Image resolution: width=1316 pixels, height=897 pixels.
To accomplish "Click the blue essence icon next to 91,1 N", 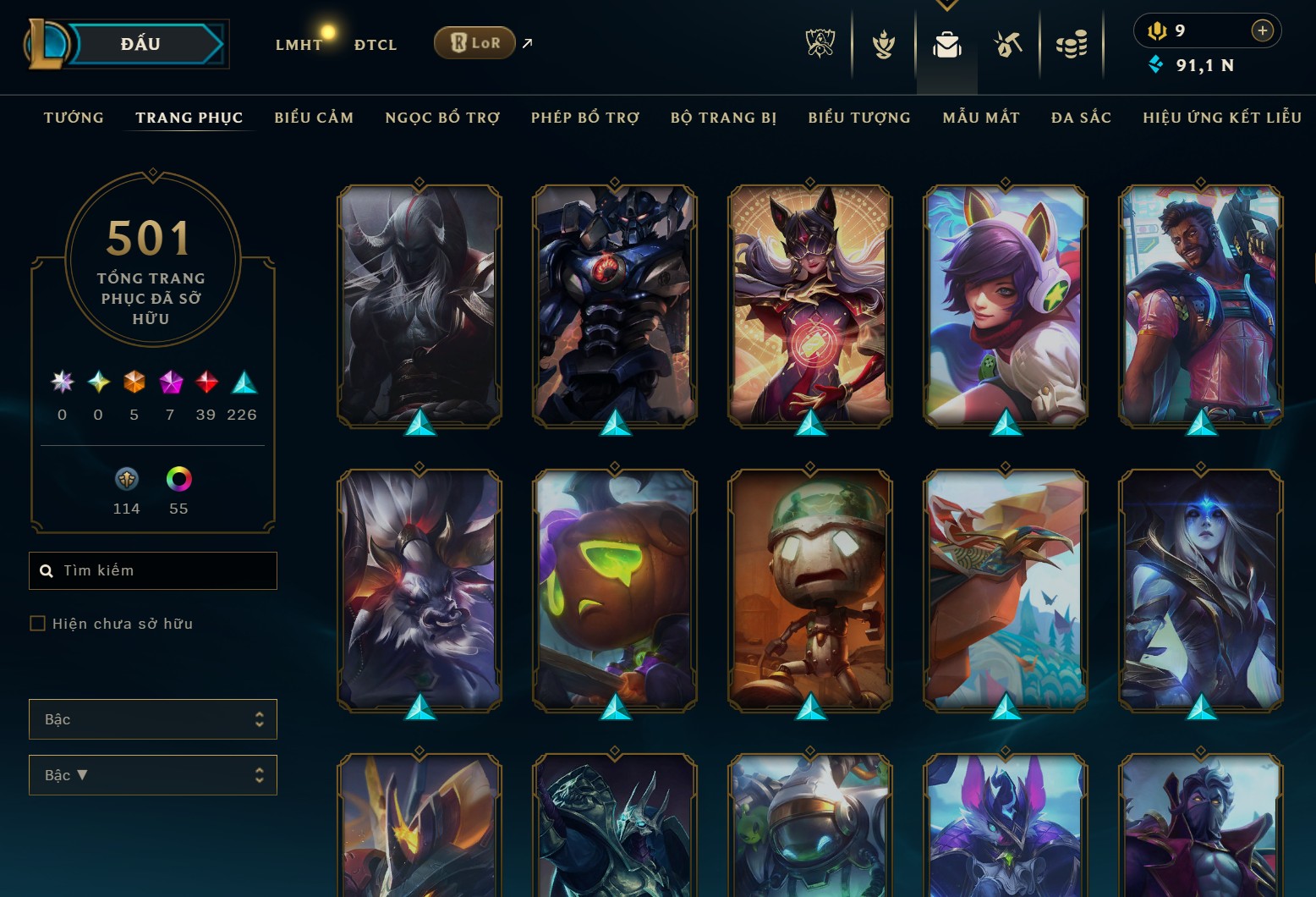I will click(1155, 63).
